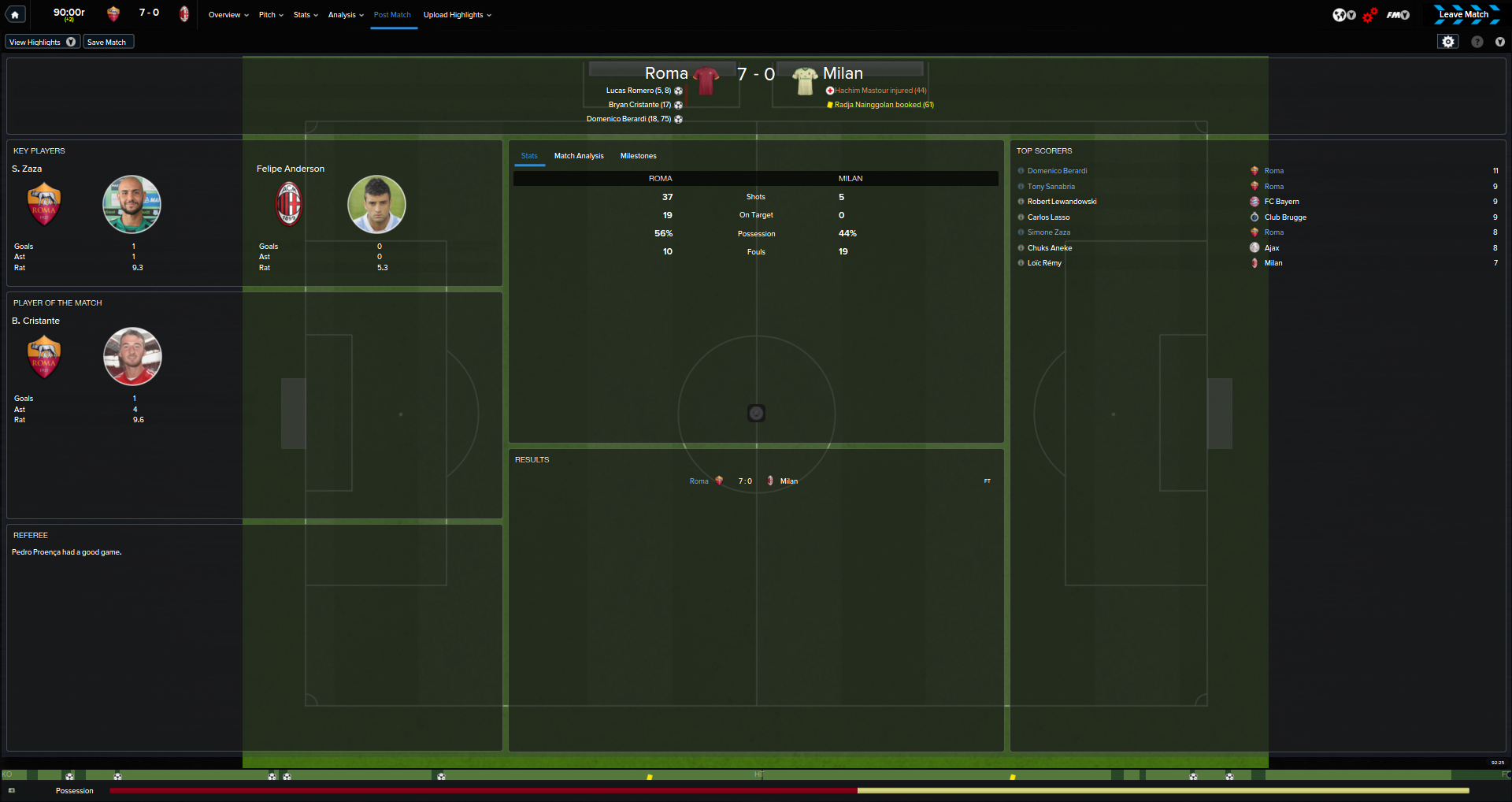Open the FMC logo menu
Screen dimensions: 1512x802
pyautogui.click(x=1398, y=15)
